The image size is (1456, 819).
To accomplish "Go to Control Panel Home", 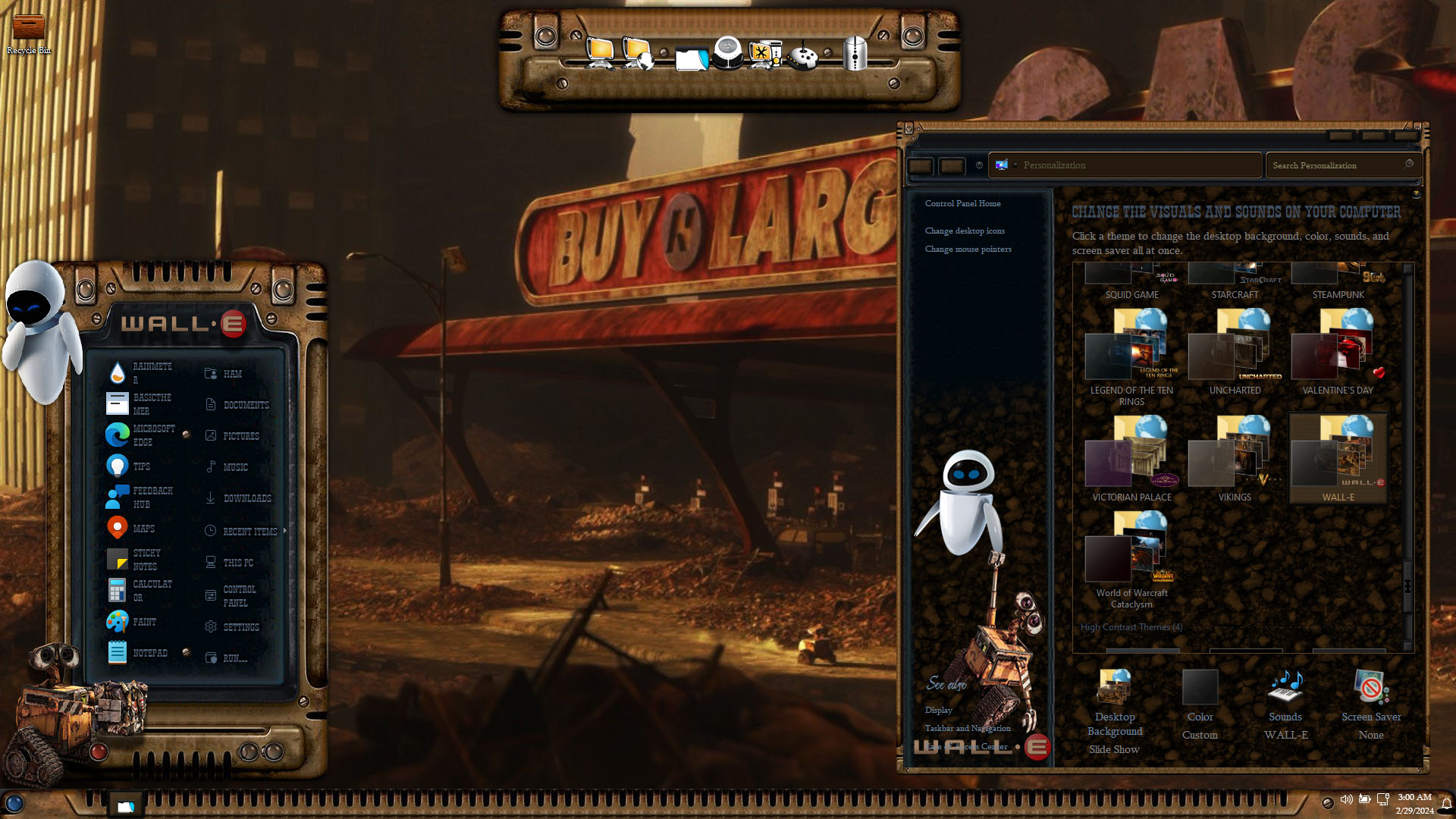I will pyautogui.click(x=962, y=203).
